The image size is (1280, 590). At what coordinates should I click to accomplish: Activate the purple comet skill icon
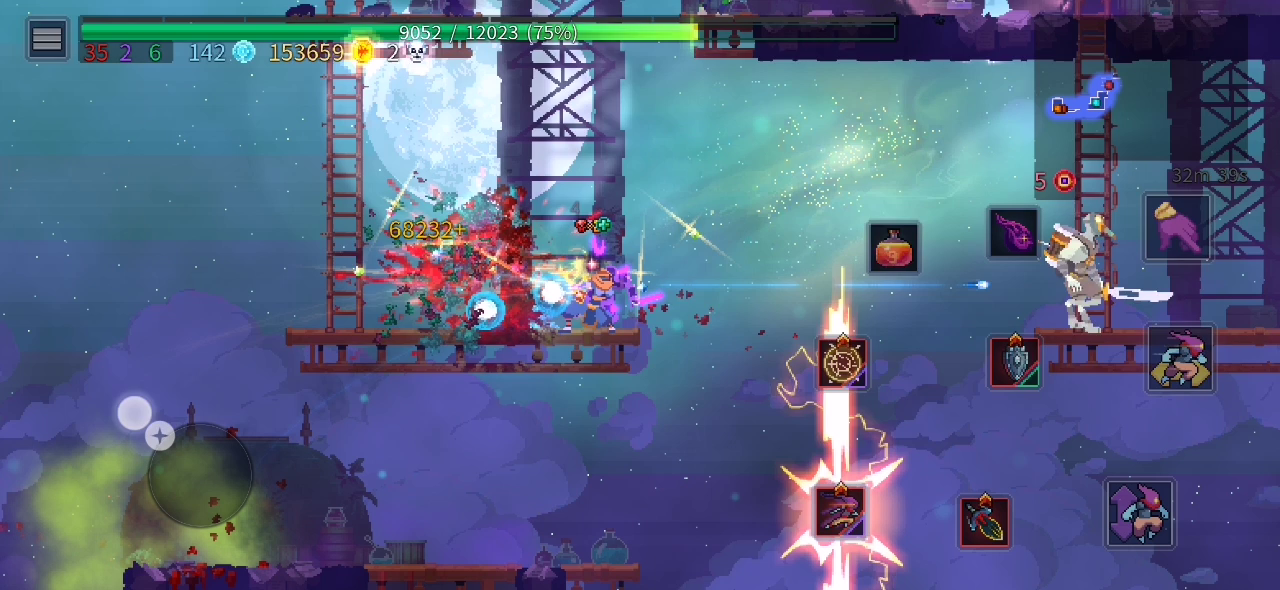[1013, 233]
